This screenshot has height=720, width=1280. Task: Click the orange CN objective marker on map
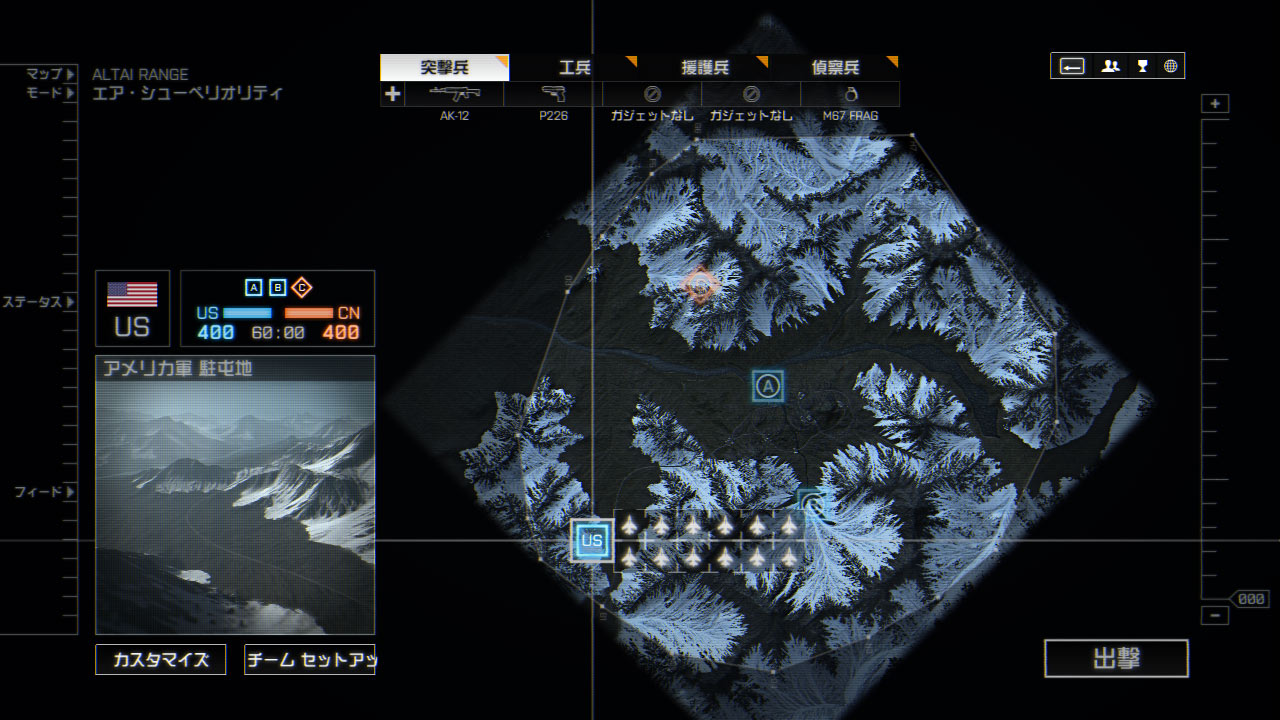(x=701, y=287)
